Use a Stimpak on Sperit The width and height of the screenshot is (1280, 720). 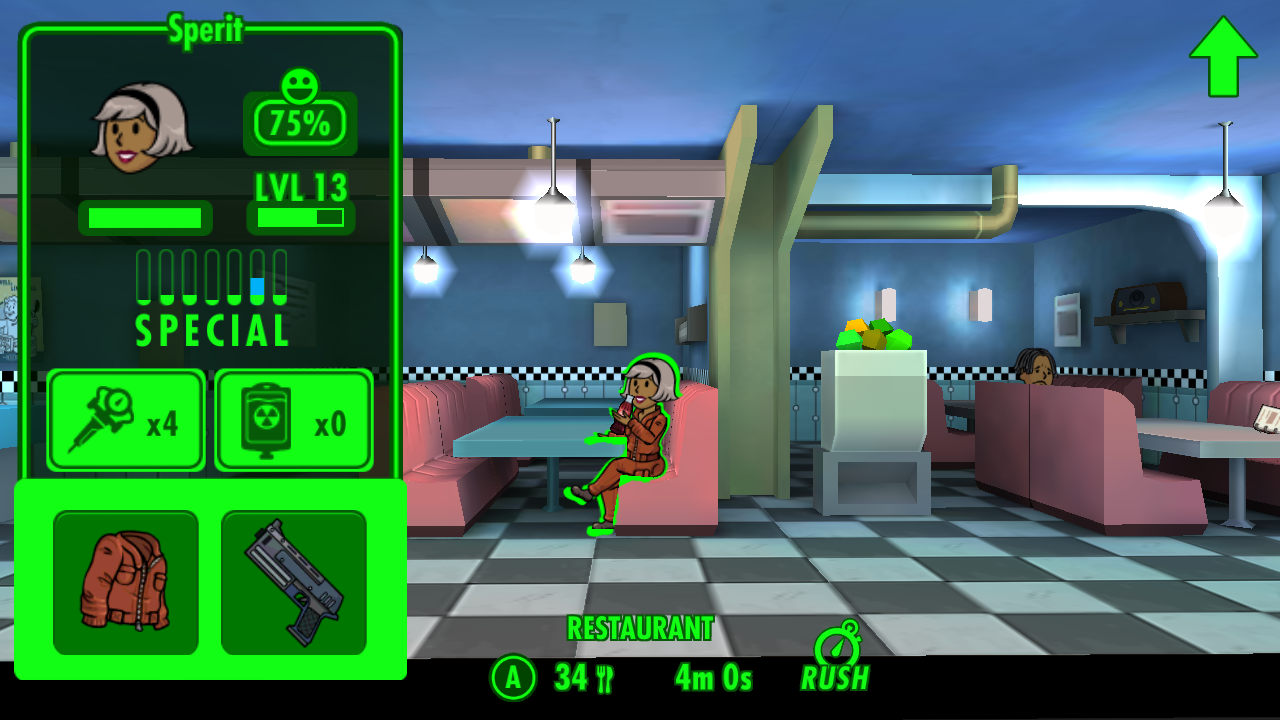(126, 420)
